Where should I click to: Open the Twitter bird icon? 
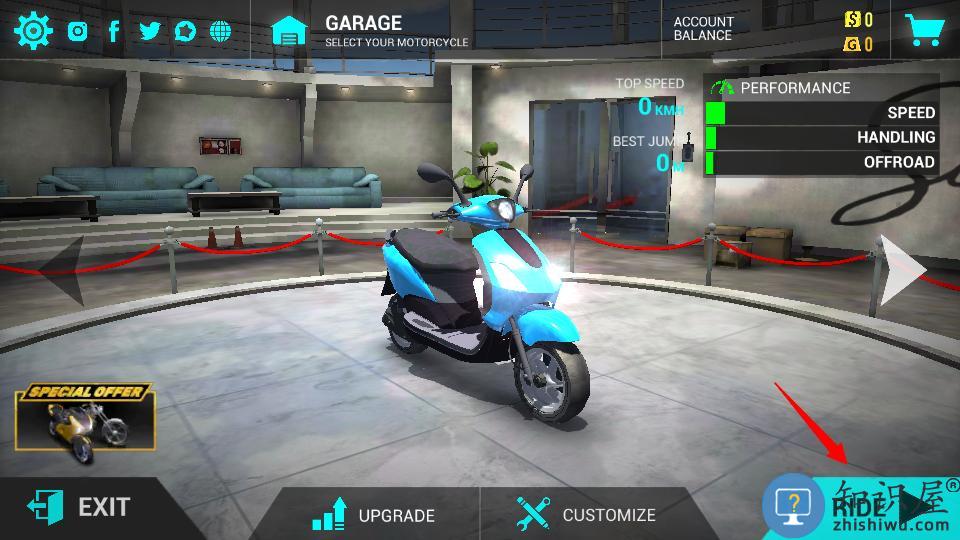point(150,31)
